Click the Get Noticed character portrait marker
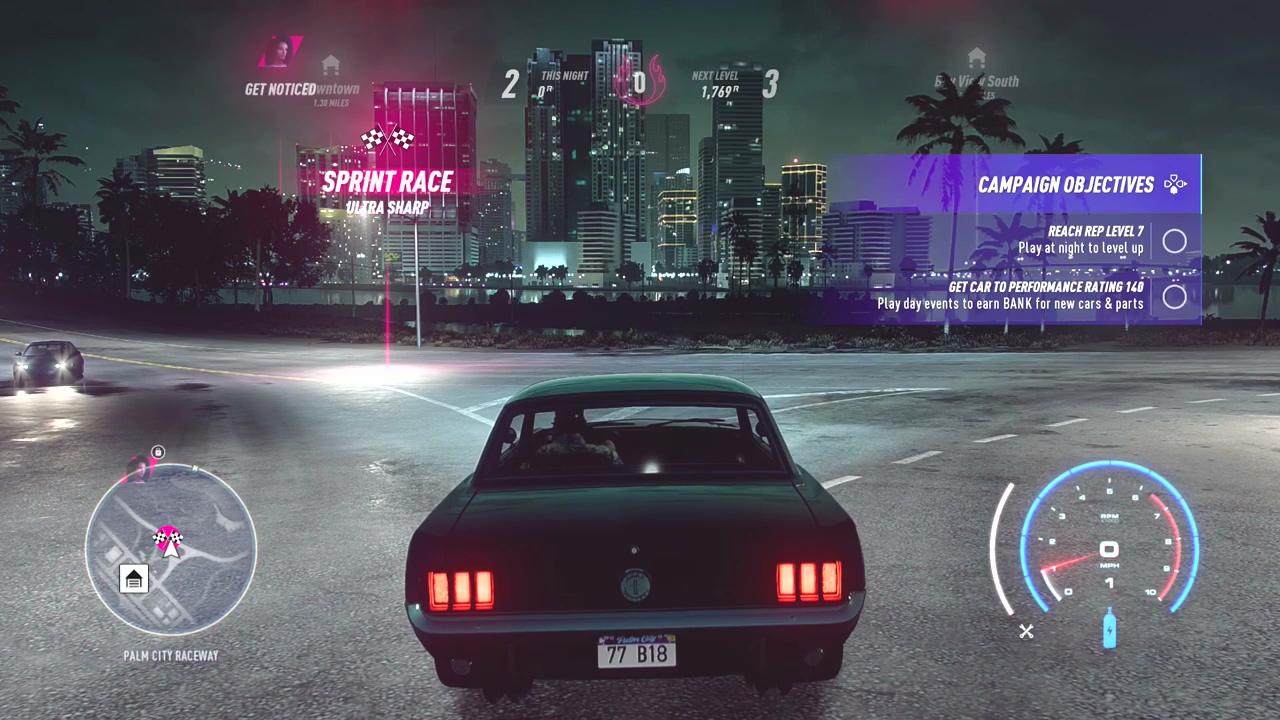Screen dimensions: 1280x720 pyautogui.click(x=280, y=53)
